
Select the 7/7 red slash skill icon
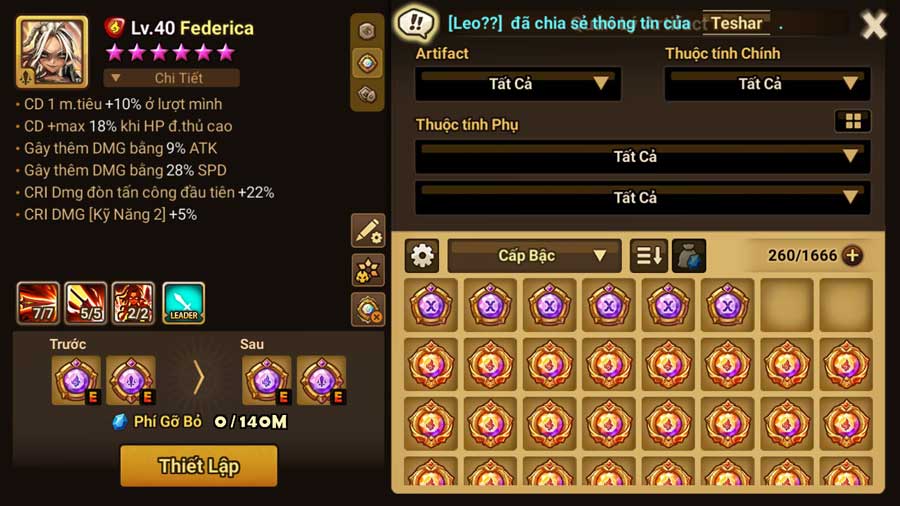[x=38, y=303]
